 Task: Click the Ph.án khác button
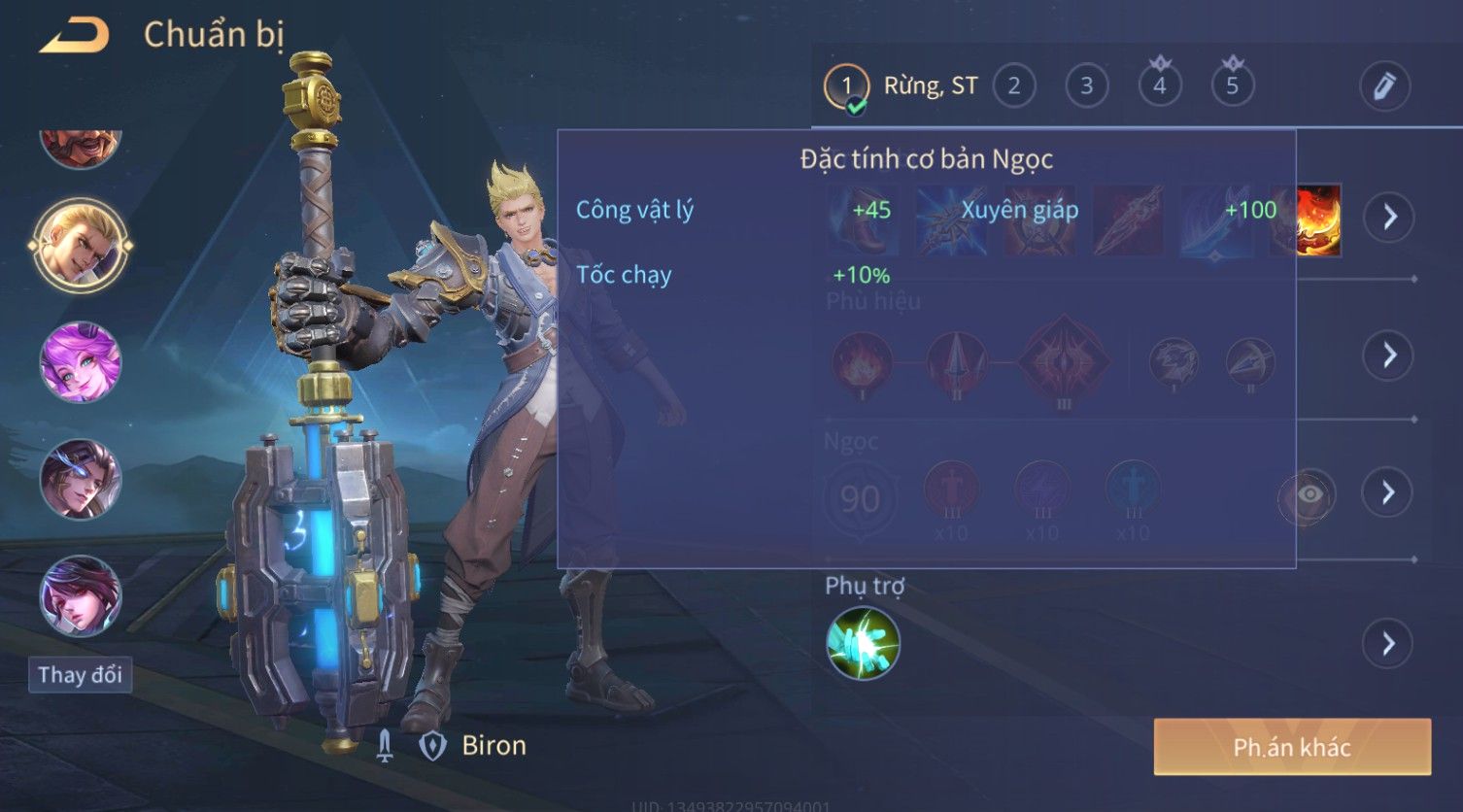pos(1291,747)
